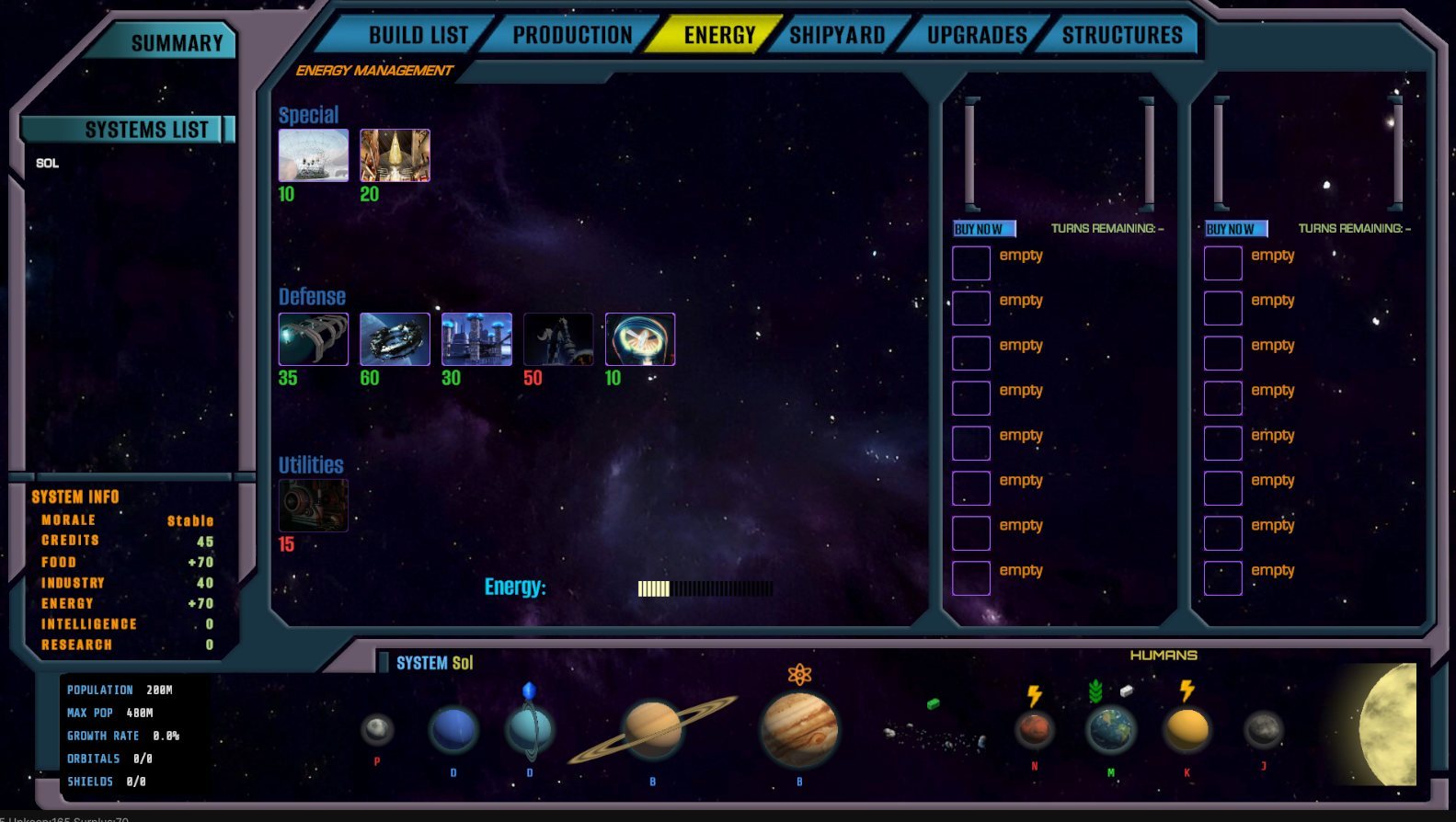Toggle the Special building costing 20 energy

coord(395,155)
